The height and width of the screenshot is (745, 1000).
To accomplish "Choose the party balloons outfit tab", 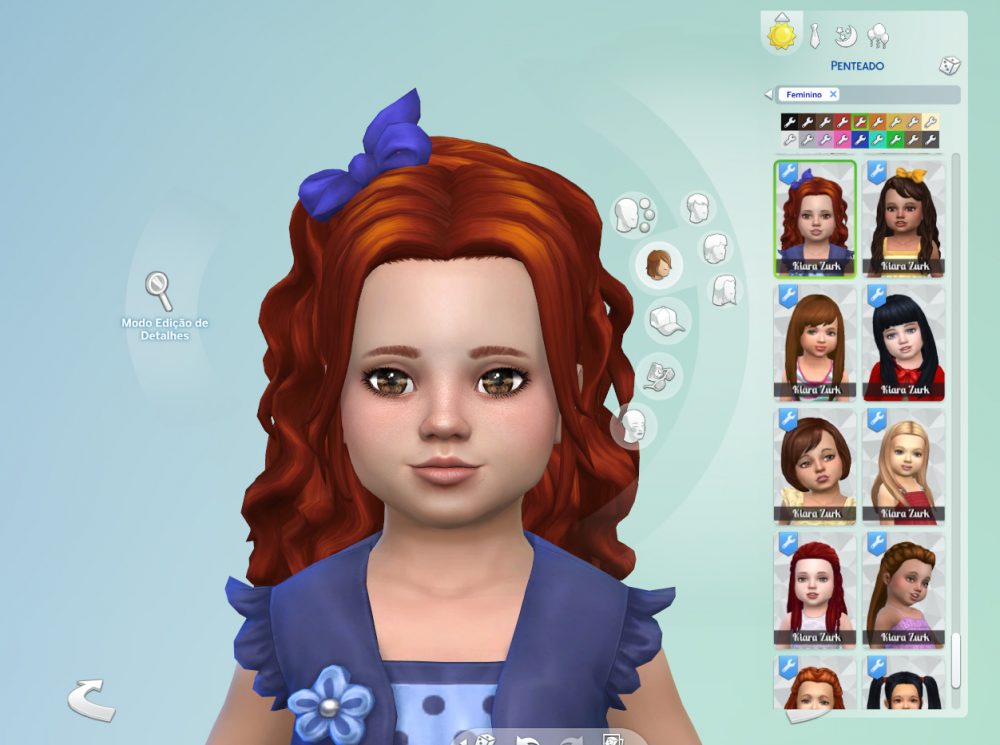I will [x=879, y=36].
